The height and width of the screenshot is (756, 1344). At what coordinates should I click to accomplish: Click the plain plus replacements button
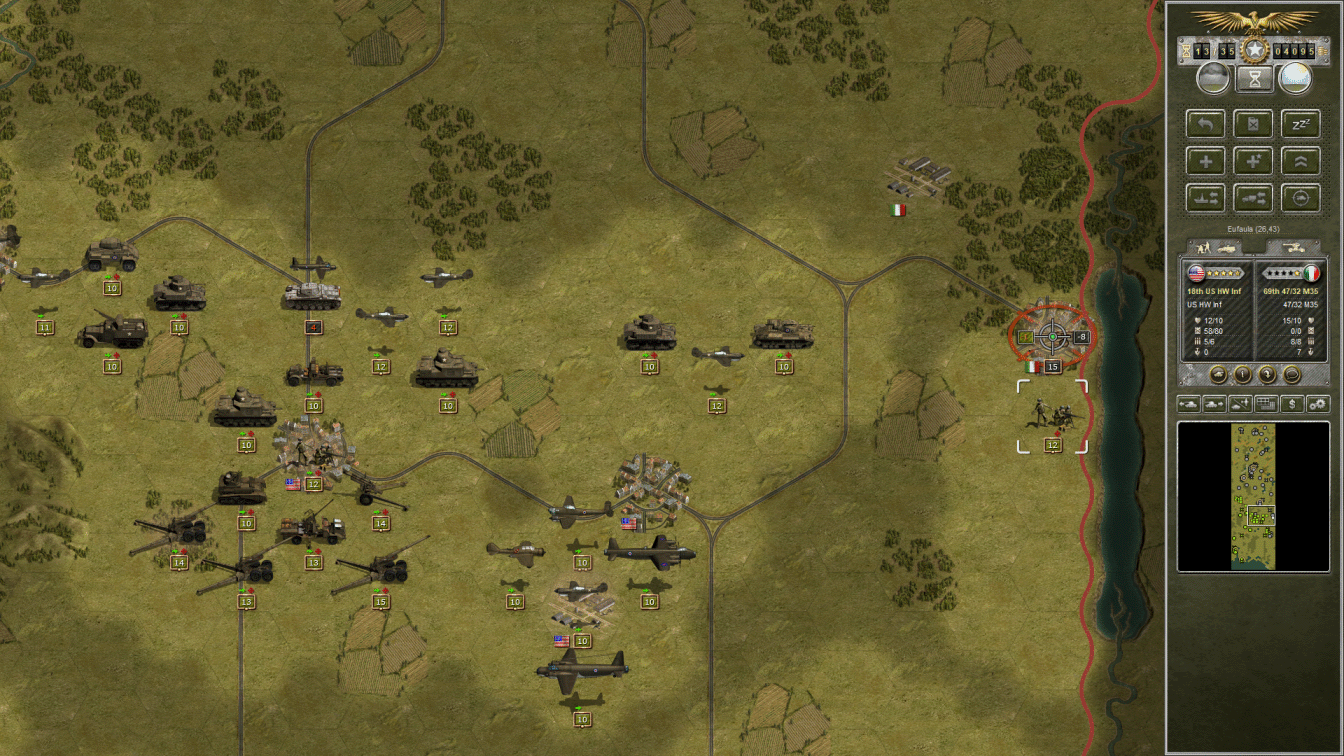point(1206,160)
